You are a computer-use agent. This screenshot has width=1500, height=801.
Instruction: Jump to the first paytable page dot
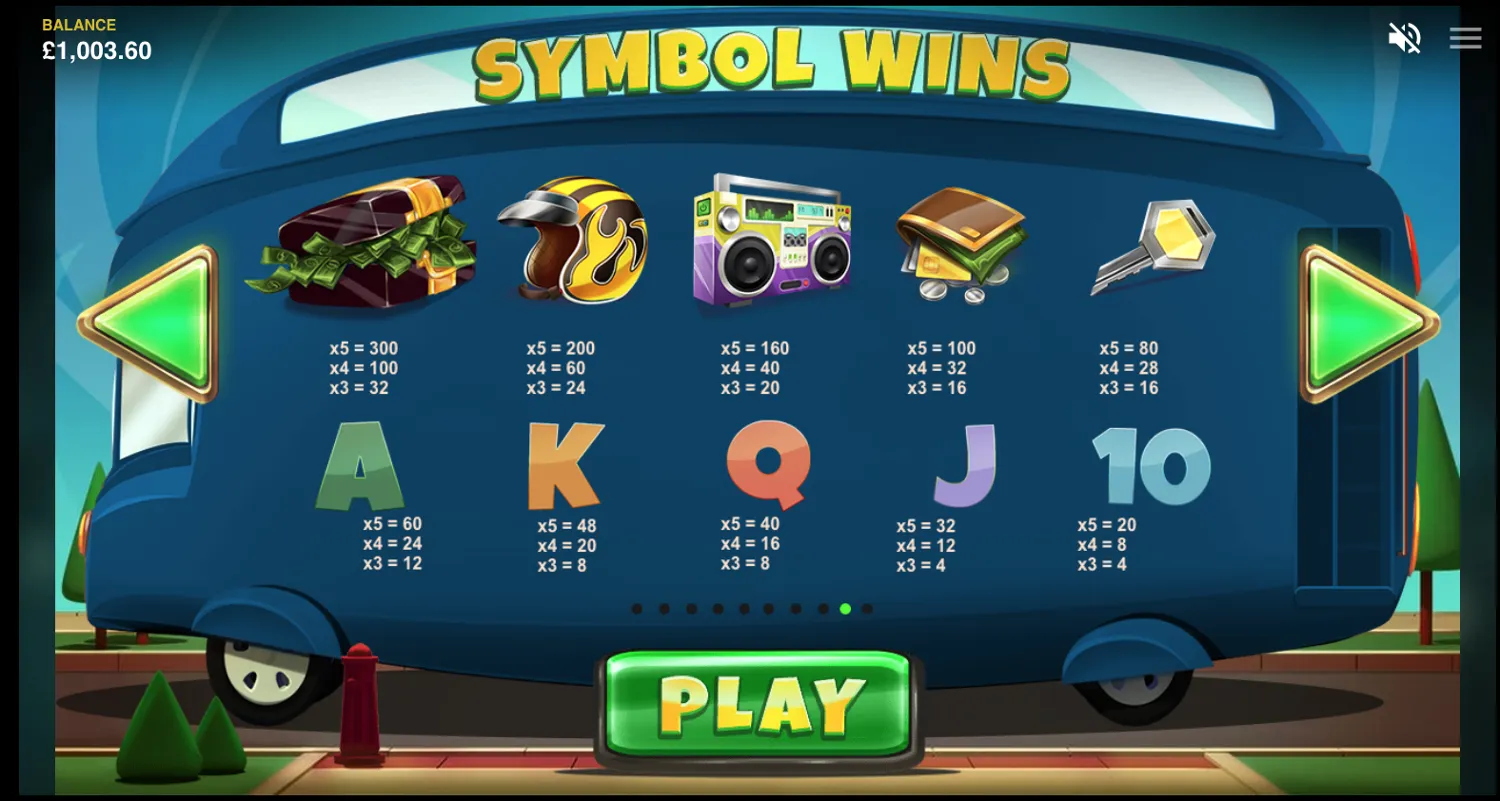[x=637, y=608]
